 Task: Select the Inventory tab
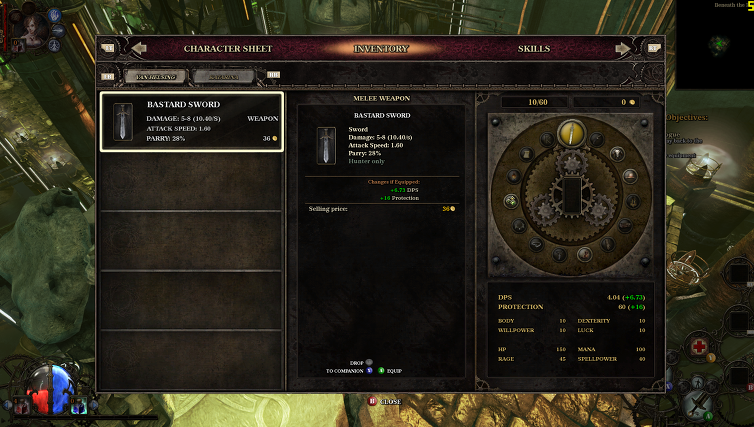point(381,48)
